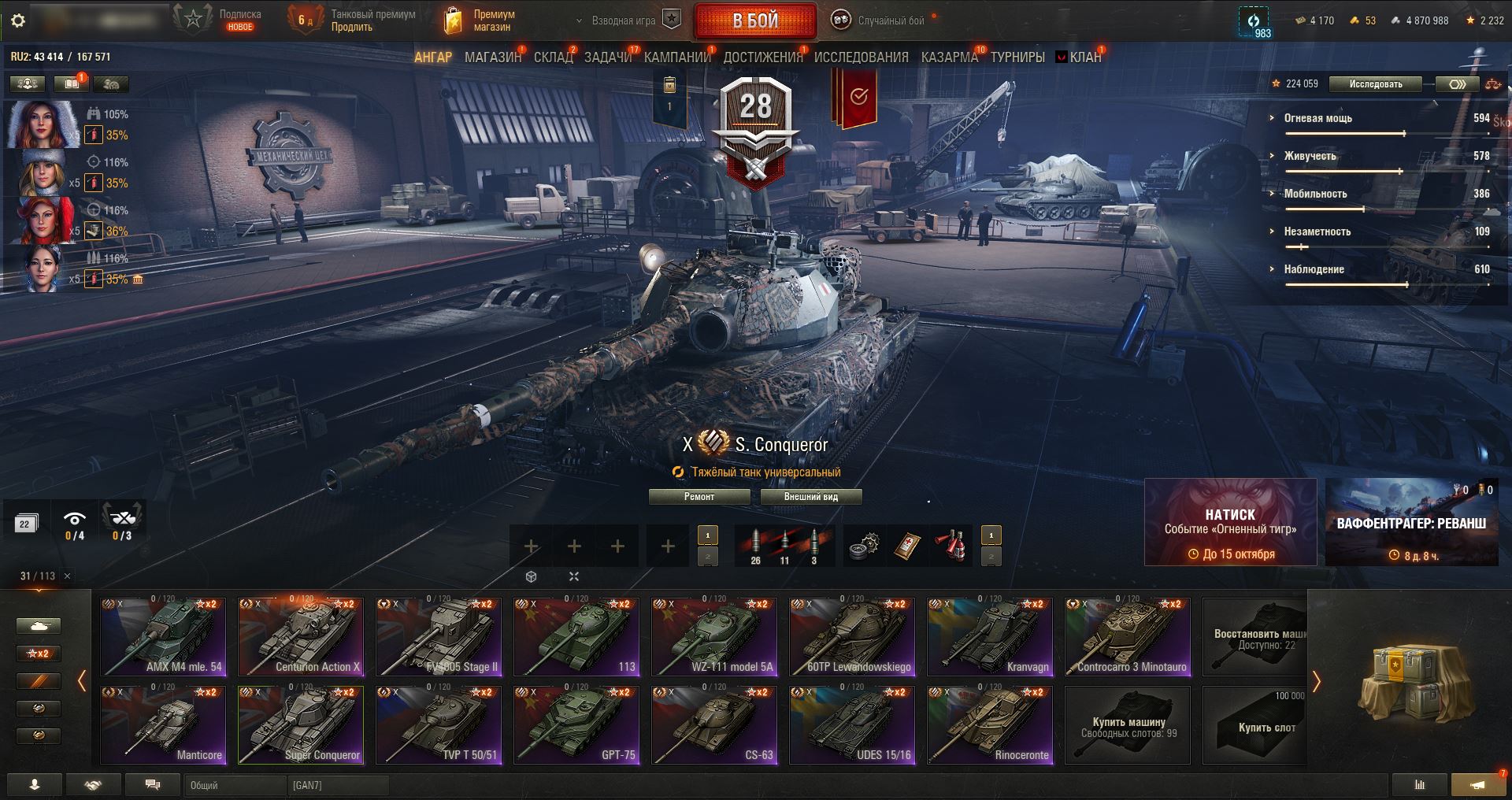Open the Случайный бой mode selector
The width and height of the screenshot is (1512, 800).
pos(881,21)
